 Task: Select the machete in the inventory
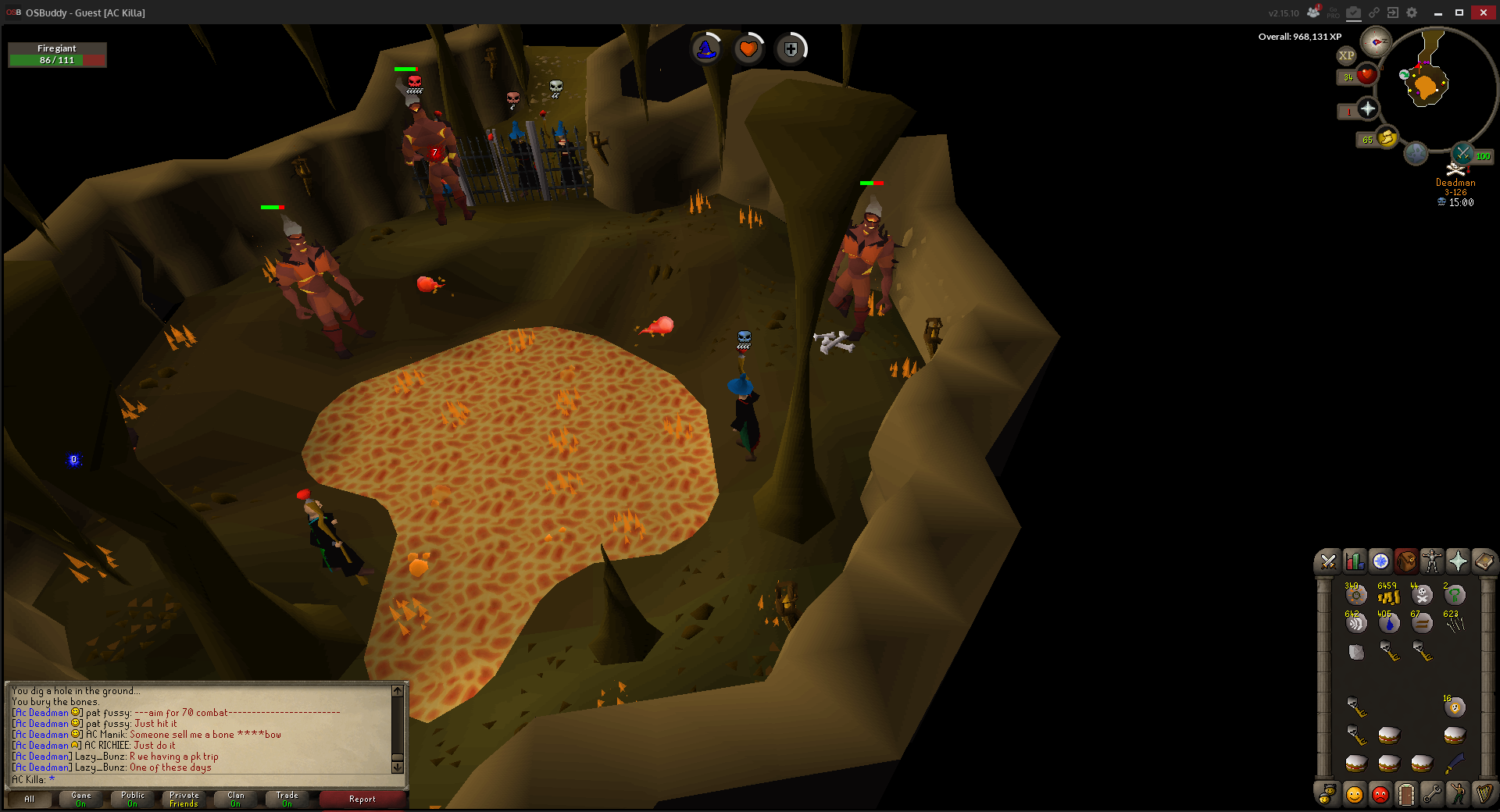point(1454,763)
